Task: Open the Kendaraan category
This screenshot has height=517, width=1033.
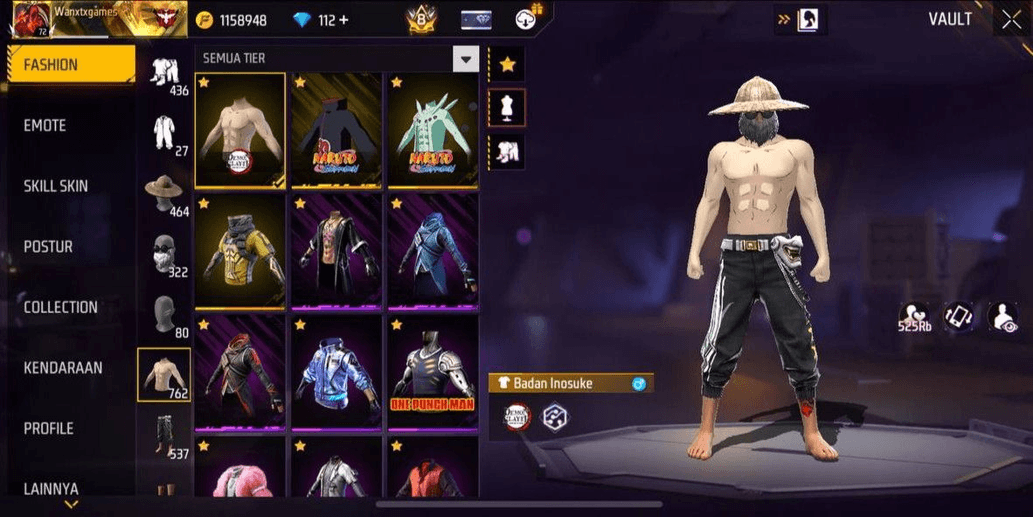Action: click(62, 368)
